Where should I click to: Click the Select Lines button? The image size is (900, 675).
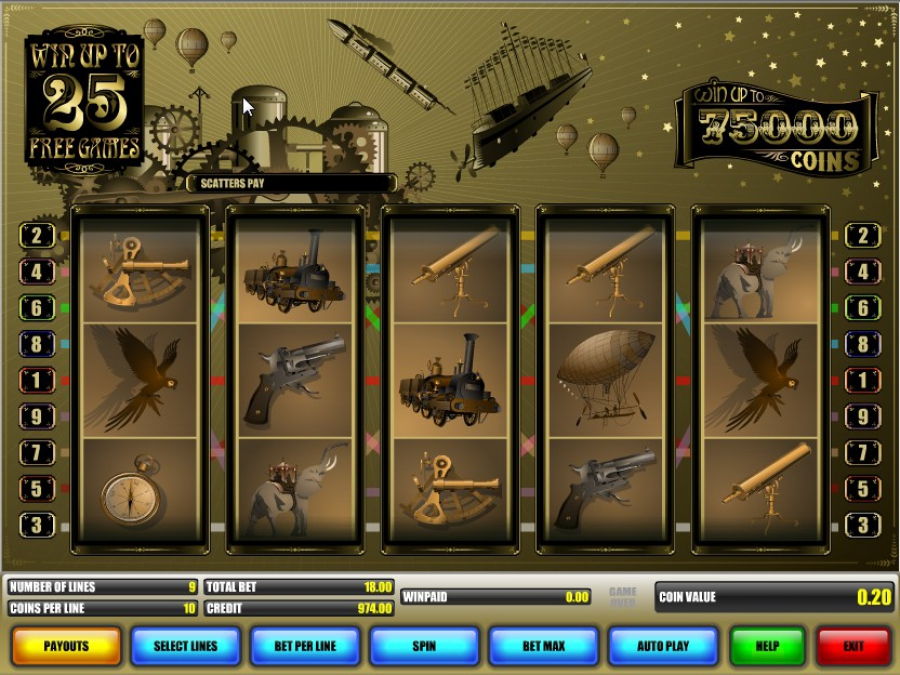pos(185,646)
